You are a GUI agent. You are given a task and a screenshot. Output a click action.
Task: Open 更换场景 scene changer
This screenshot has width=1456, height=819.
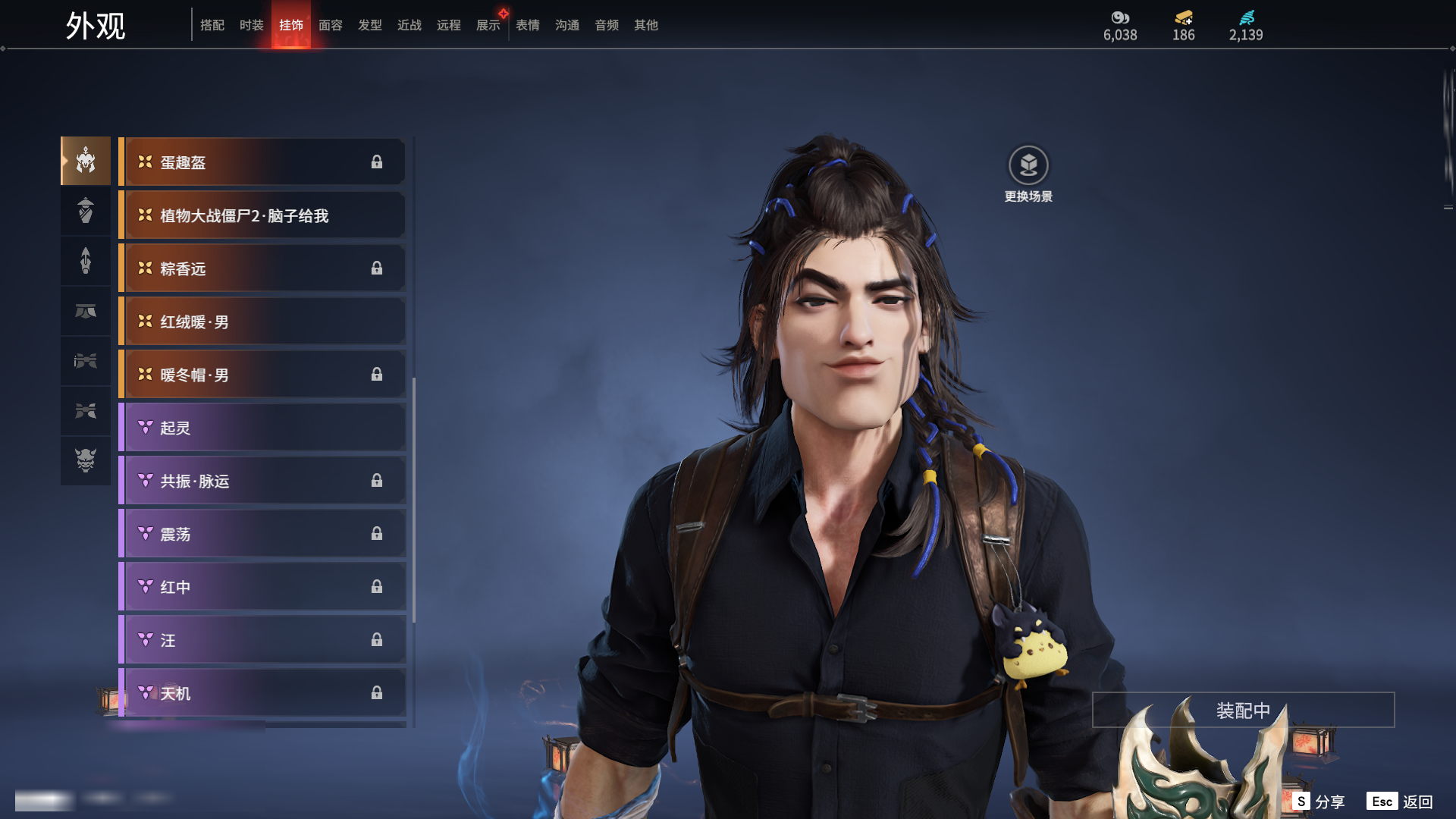(1028, 174)
